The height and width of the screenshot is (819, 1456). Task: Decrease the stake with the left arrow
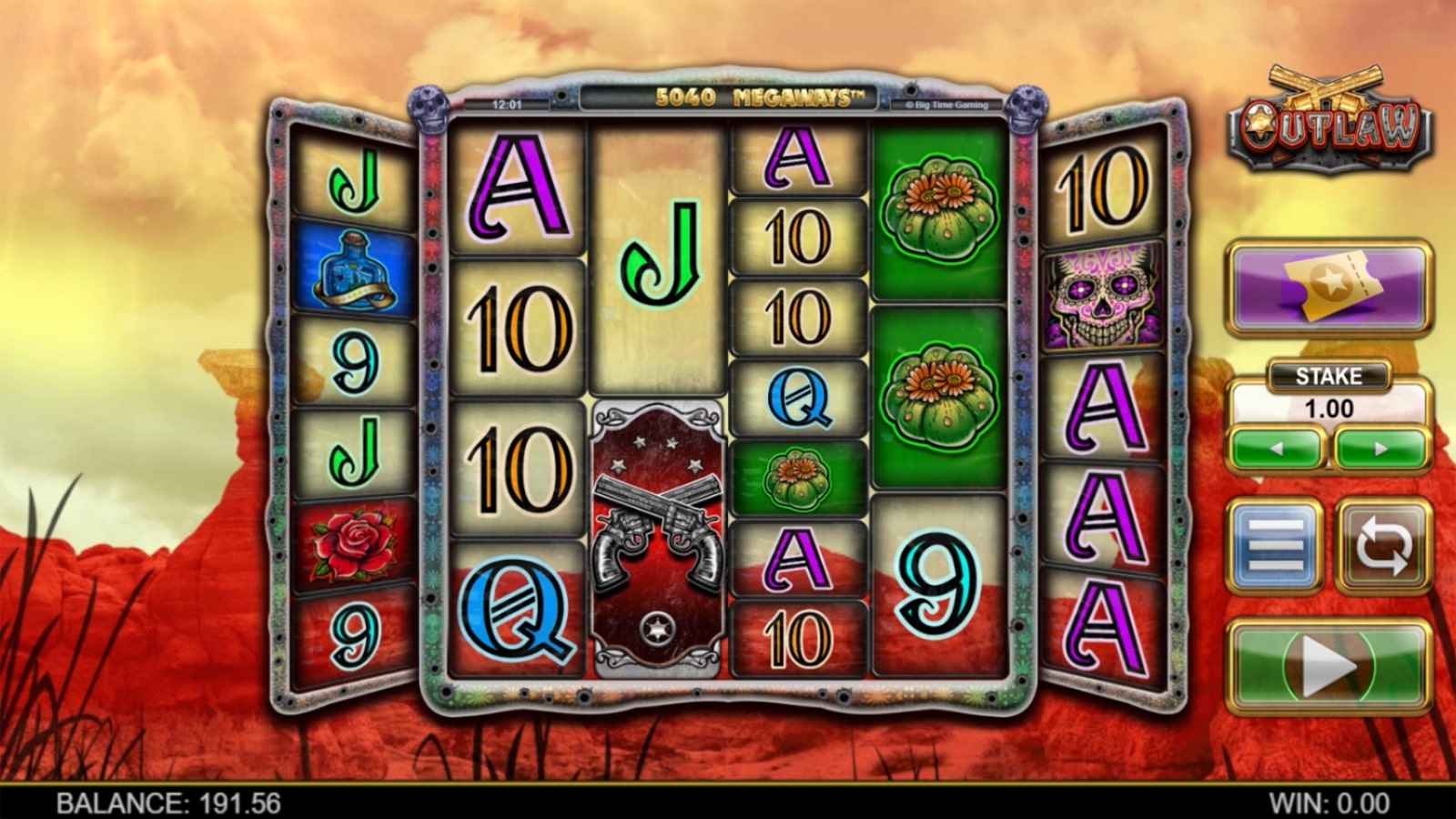click(x=1277, y=449)
